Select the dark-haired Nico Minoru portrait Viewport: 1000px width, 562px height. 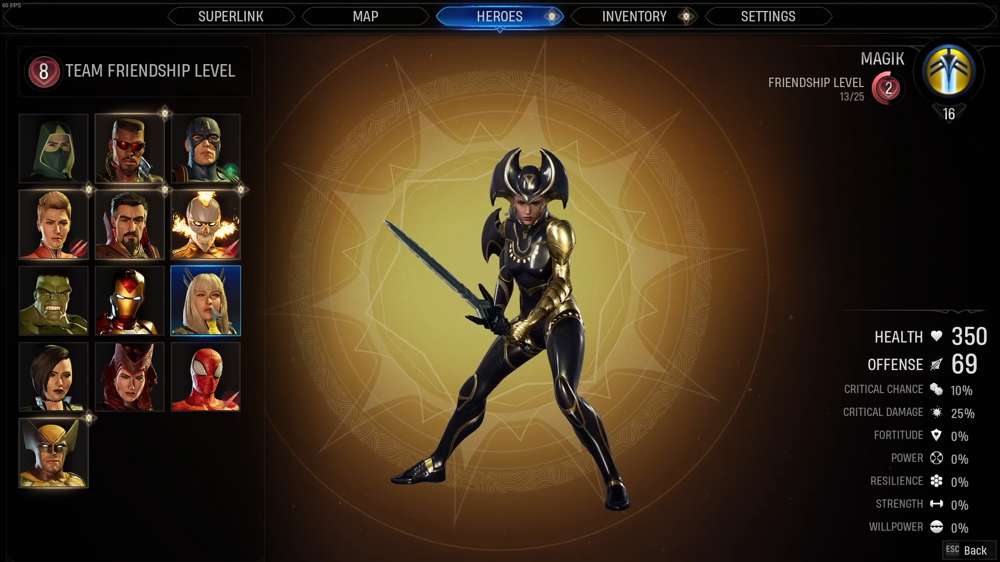click(x=54, y=376)
